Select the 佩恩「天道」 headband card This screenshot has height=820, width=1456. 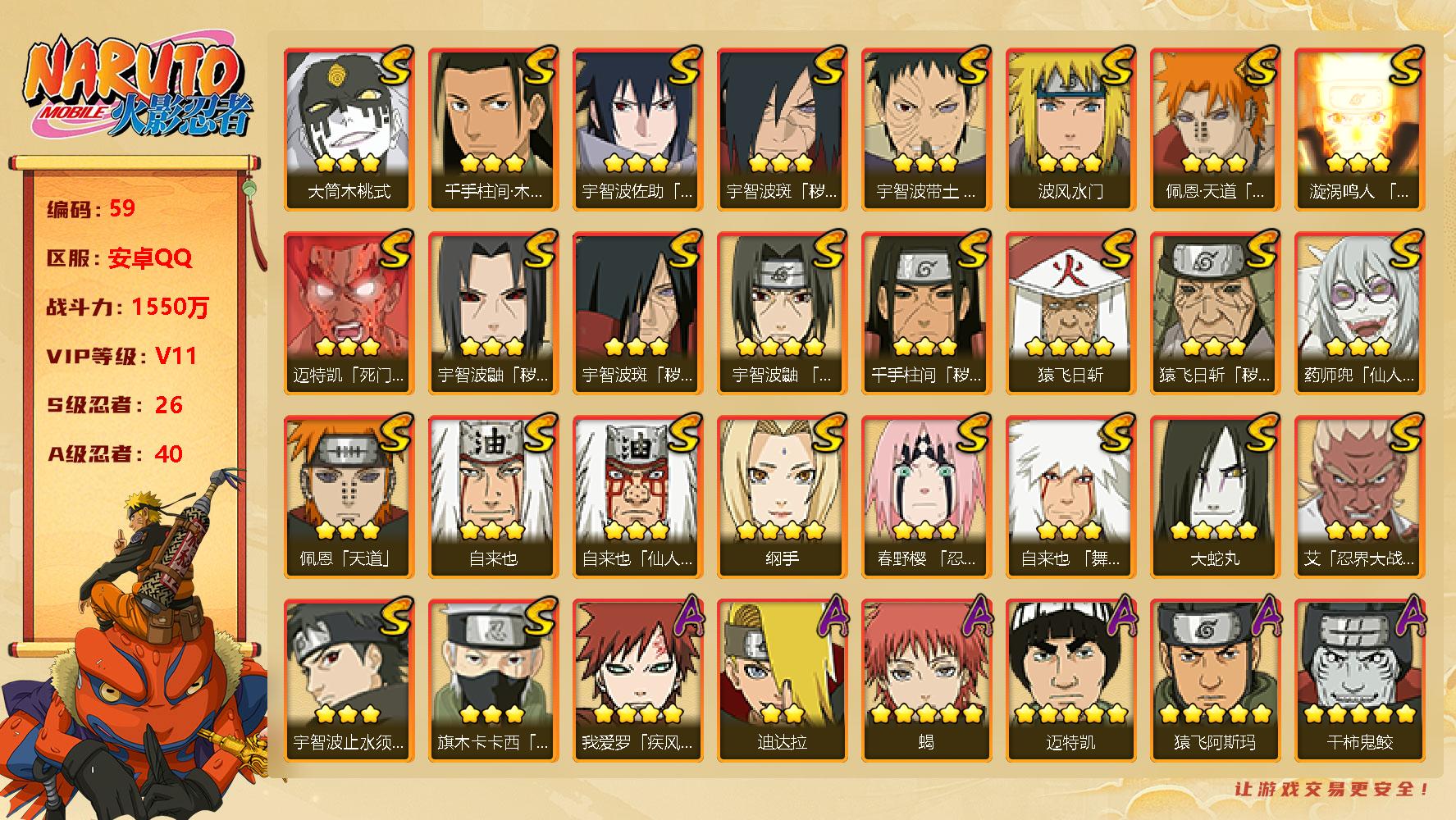(x=349, y=496)
